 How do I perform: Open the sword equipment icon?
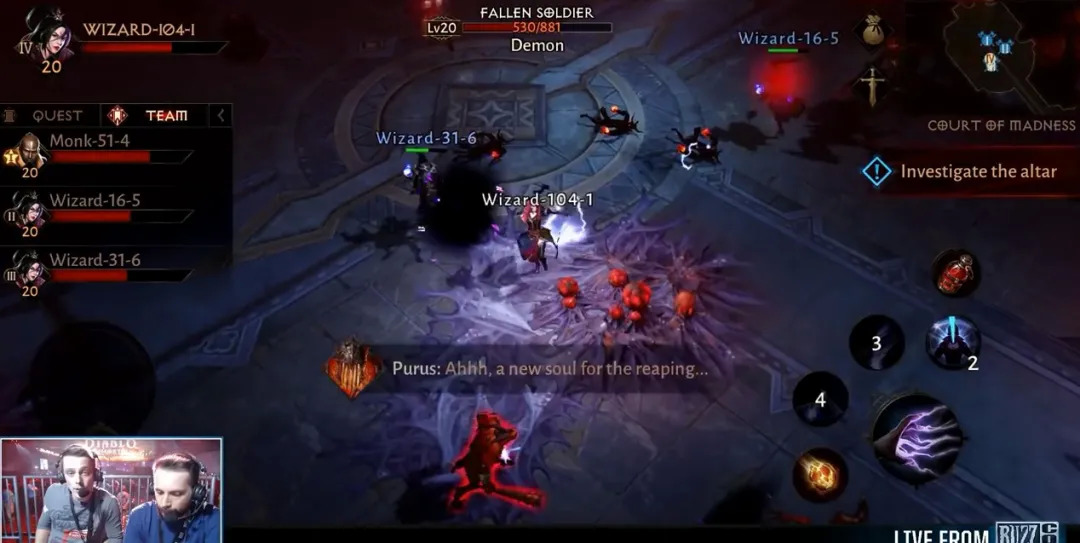point(873,86)
